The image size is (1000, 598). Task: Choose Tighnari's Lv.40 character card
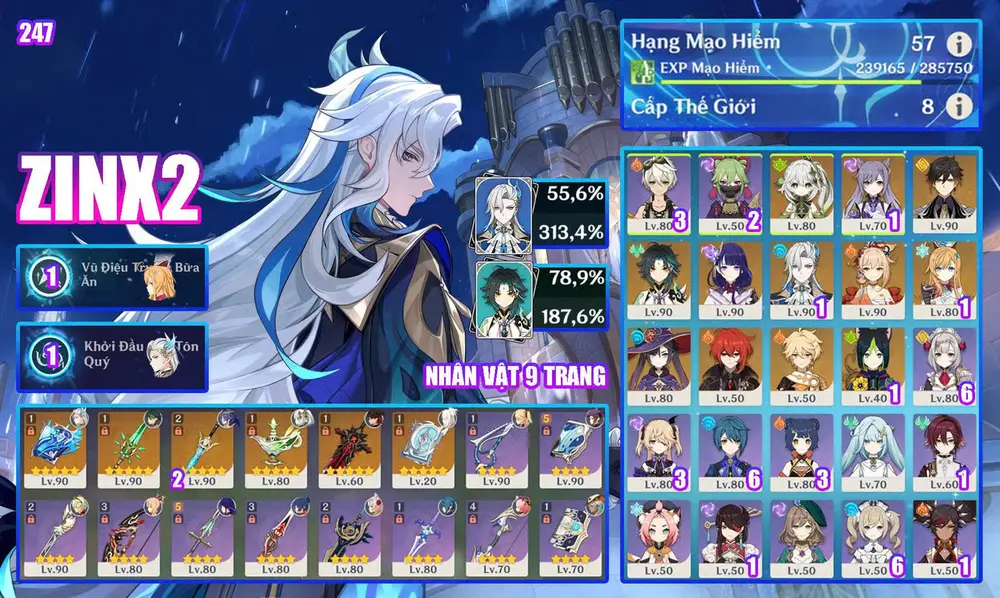coord(872,359)
